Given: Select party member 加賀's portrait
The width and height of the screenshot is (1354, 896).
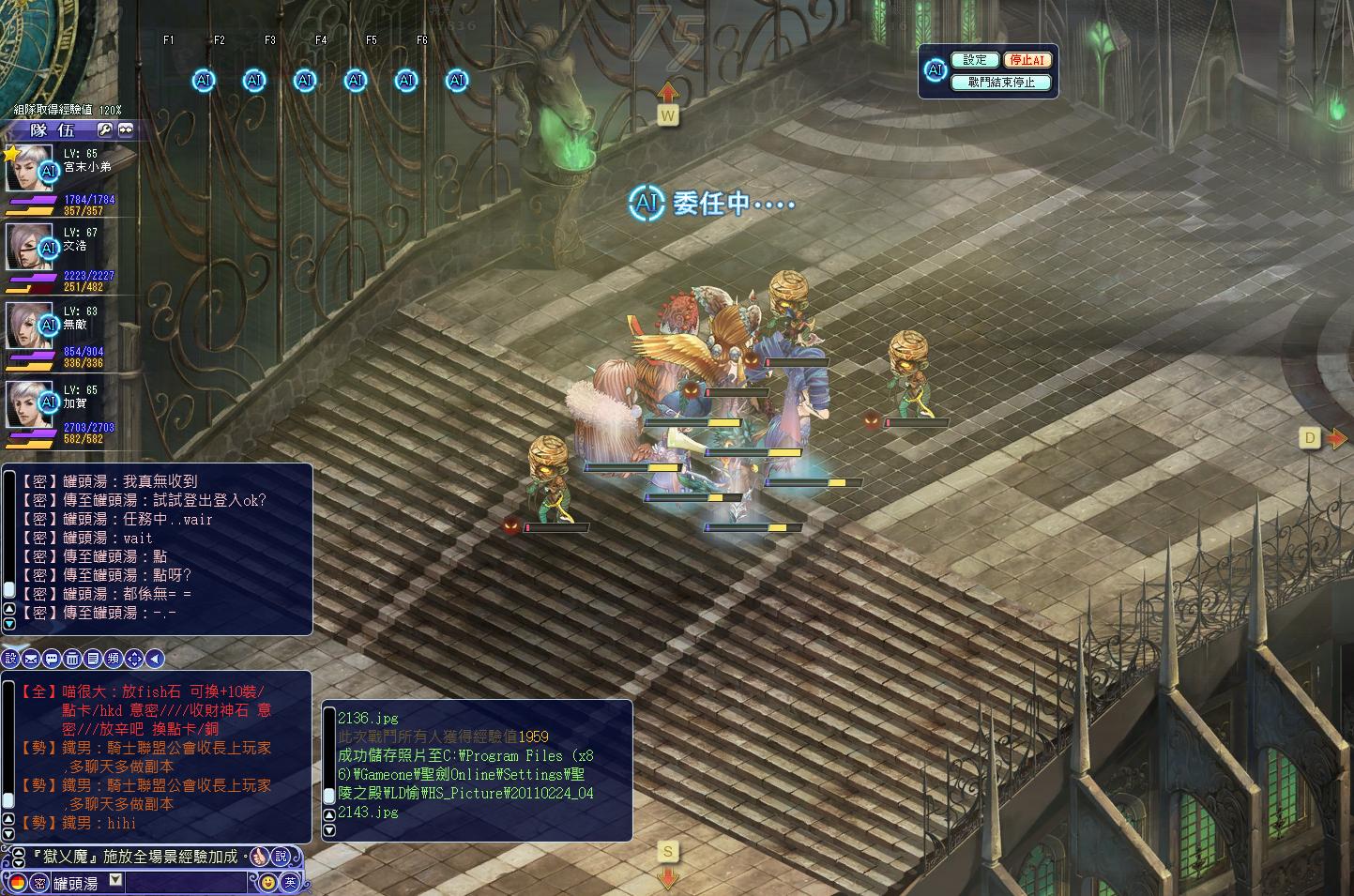Looking at the screenshot, I should 28,405.
